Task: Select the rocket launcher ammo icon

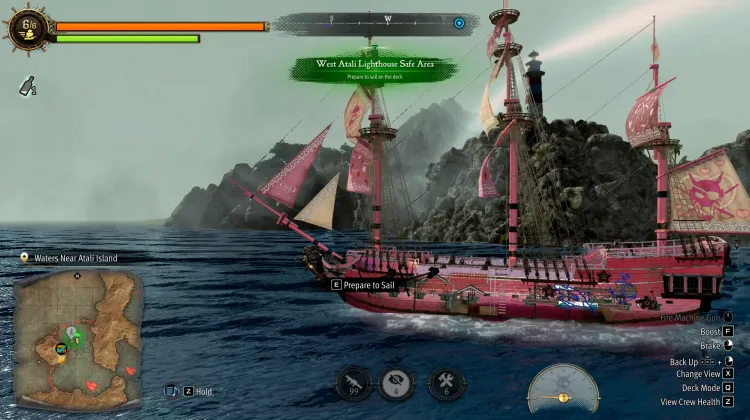Action: (354, 383)
